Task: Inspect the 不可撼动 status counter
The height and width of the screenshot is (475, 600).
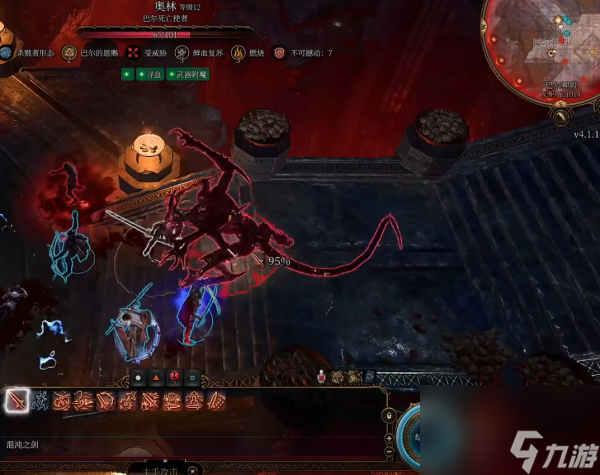Action: [281, 52]
